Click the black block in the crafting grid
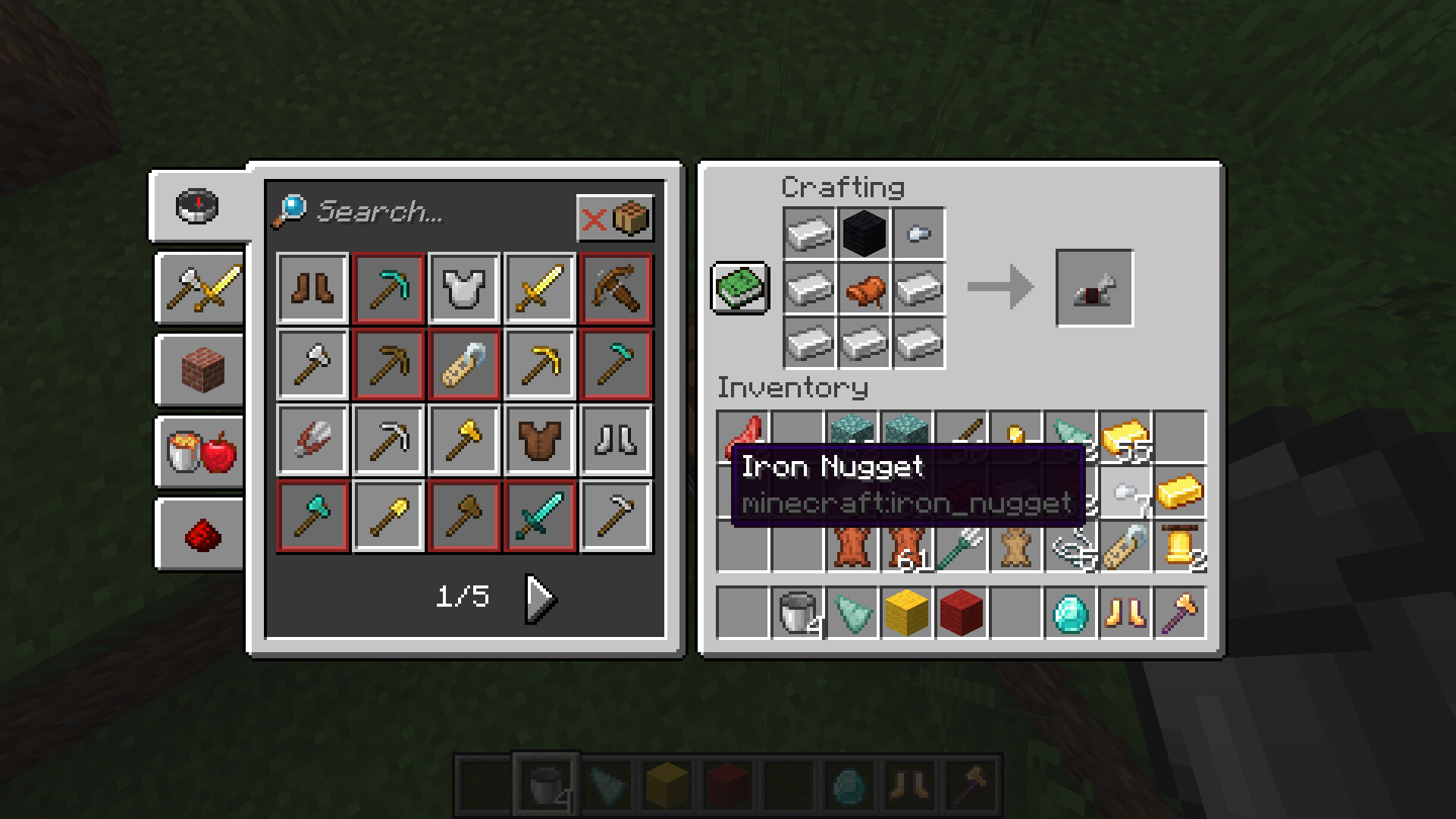 (864, 234)
